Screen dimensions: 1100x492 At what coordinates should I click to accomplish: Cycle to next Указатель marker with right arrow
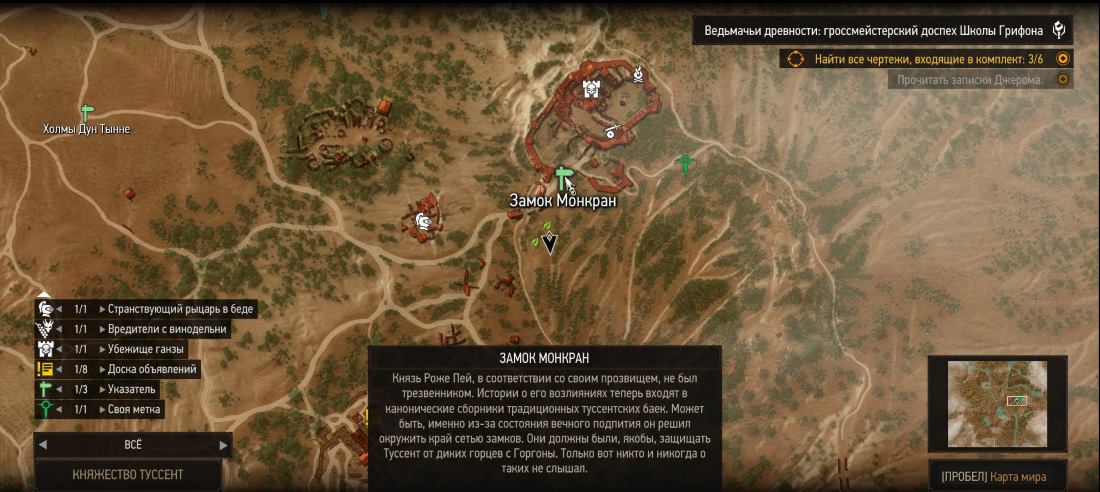coord(102,389)
